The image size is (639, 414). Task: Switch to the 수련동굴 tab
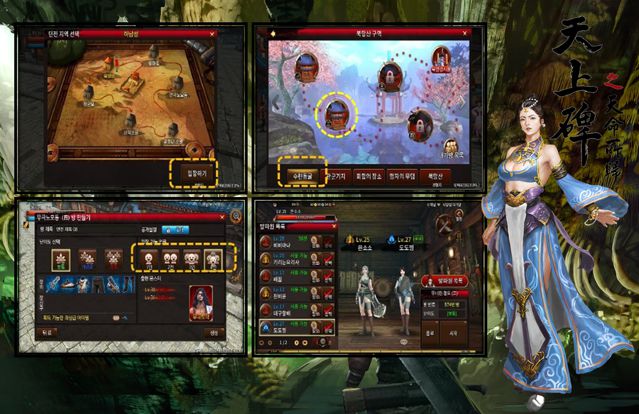point(300,175)
